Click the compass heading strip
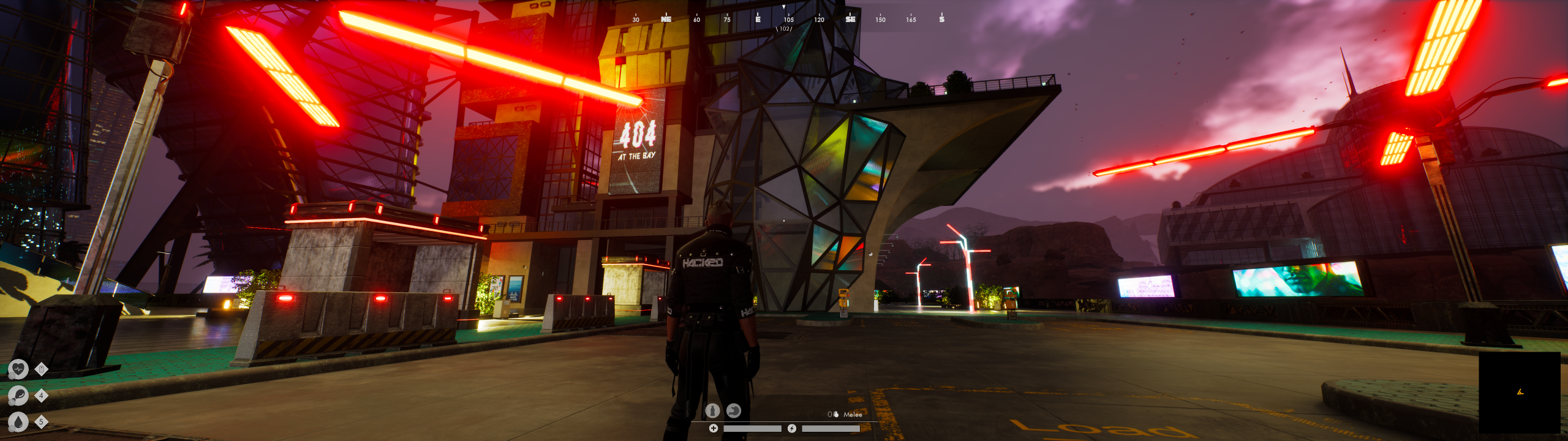The image size is (1568, 441). pyautogui.click(x=787, y=19)
